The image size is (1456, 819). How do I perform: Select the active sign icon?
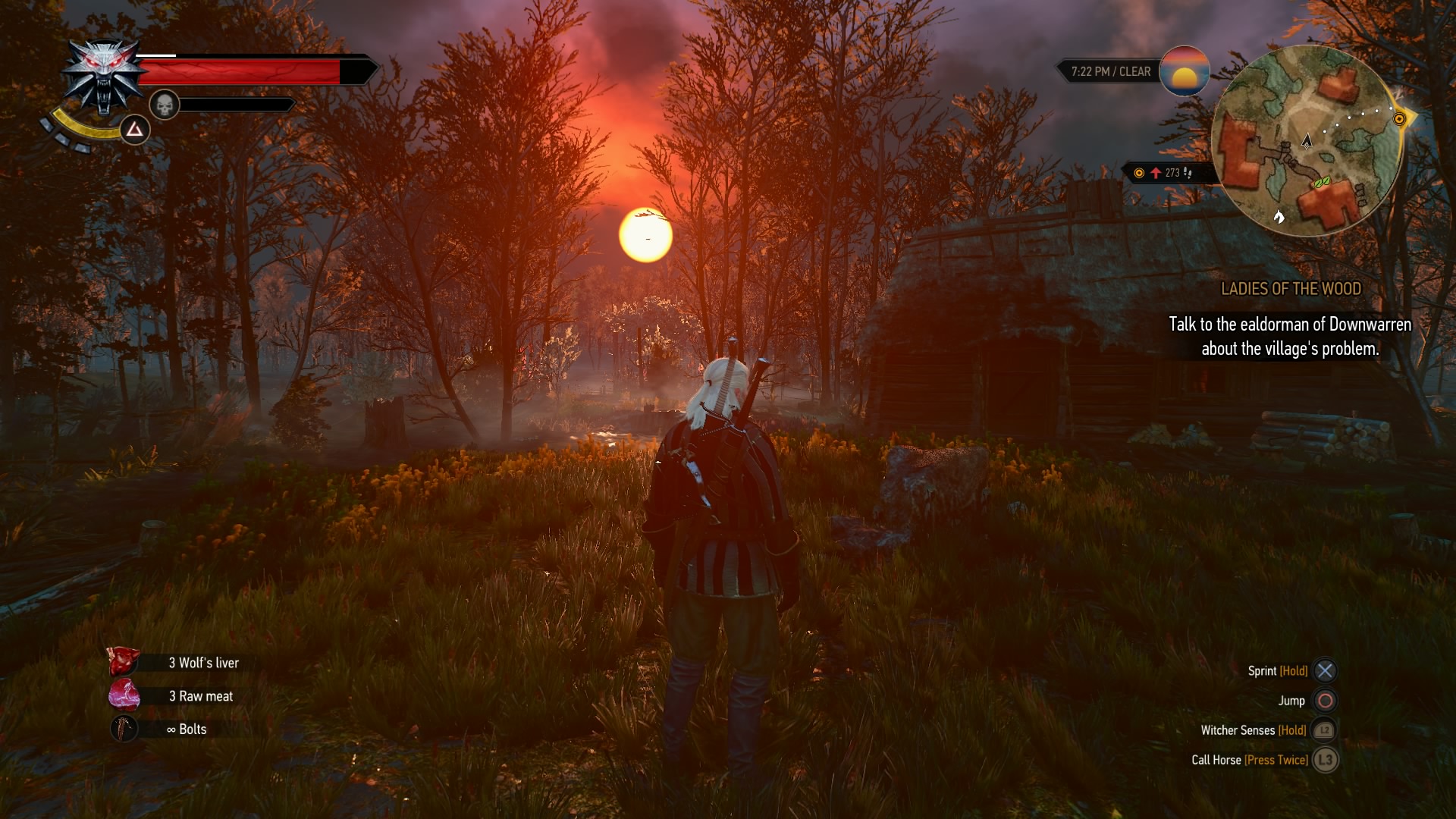(134, 130)
